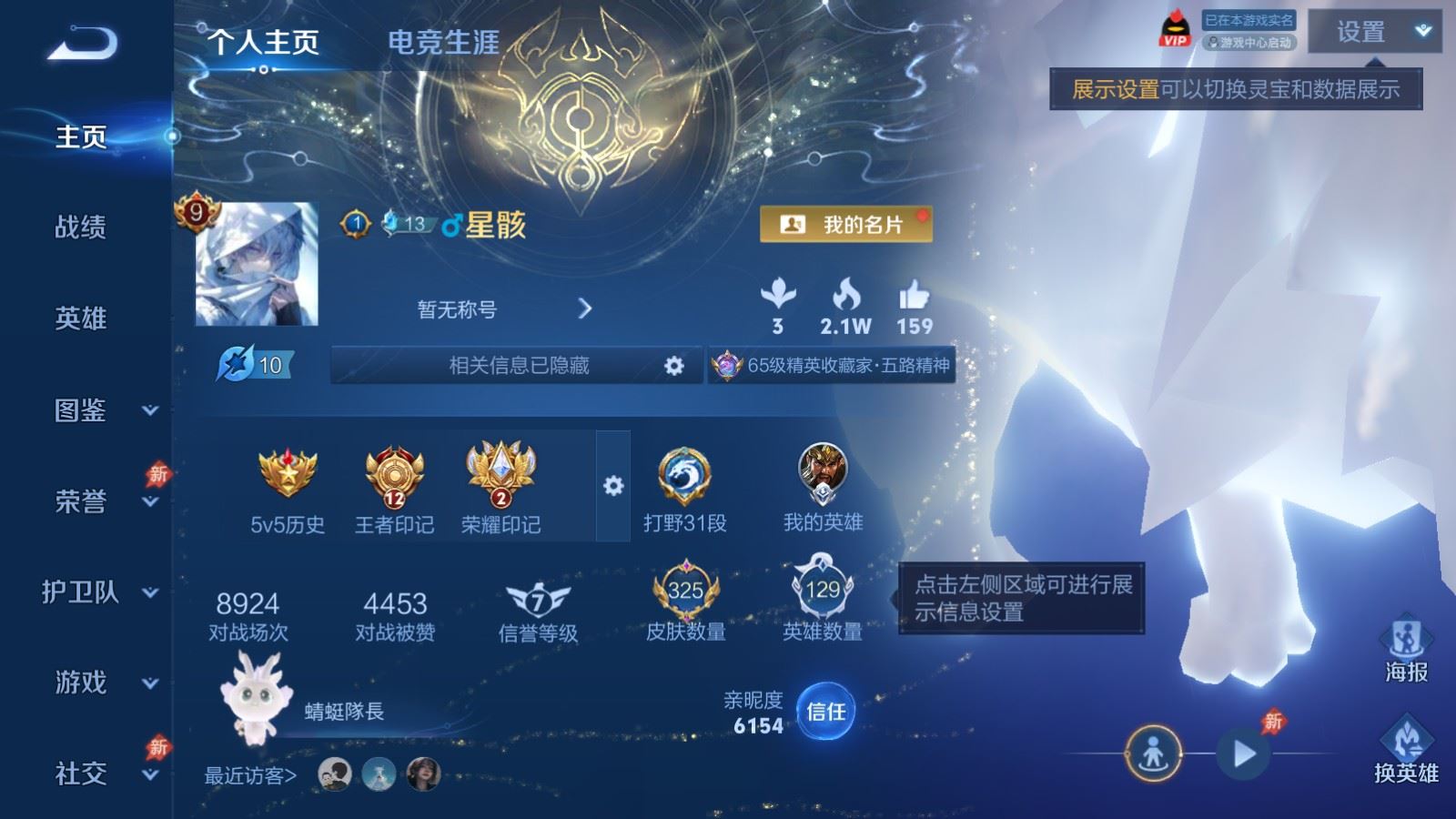This screenshot has width=1456, height=819.
Task: Switch to the 电竞生涯 tab
Action: (442, 41)
